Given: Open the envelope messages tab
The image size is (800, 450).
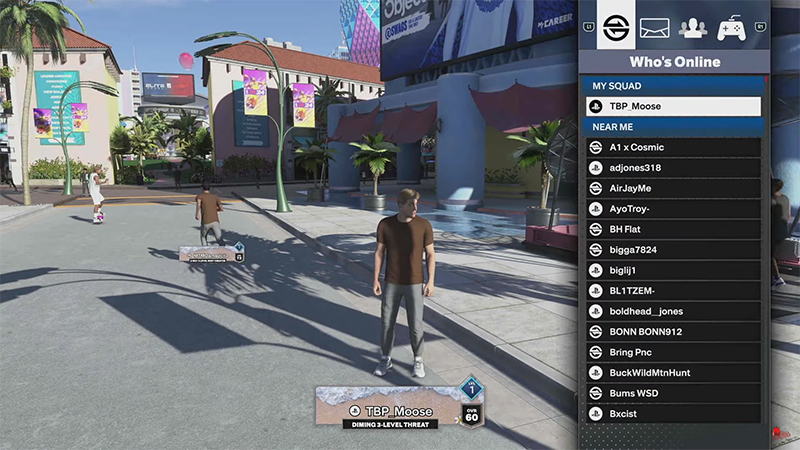Looking at the screenshot, I should [654, 27].
